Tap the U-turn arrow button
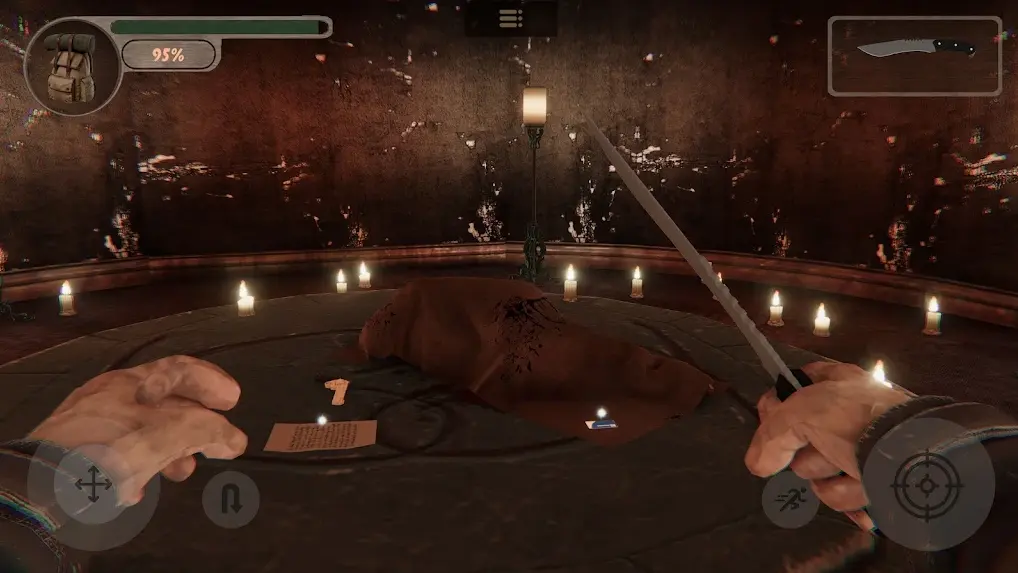The width and height of the screenshot is (1018, 573). click(231, 498)
